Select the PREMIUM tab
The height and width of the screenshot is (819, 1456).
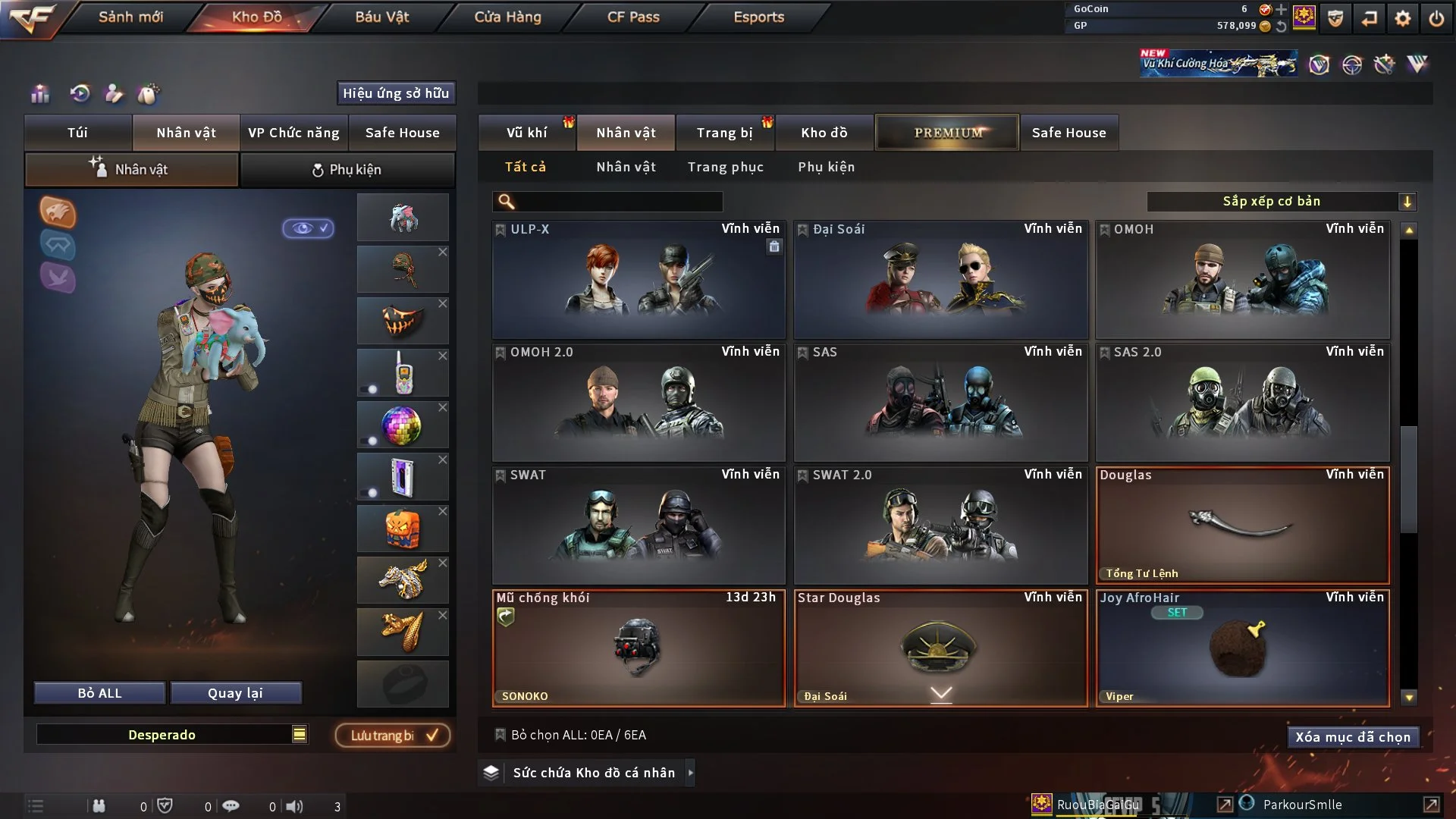(947, 133)
